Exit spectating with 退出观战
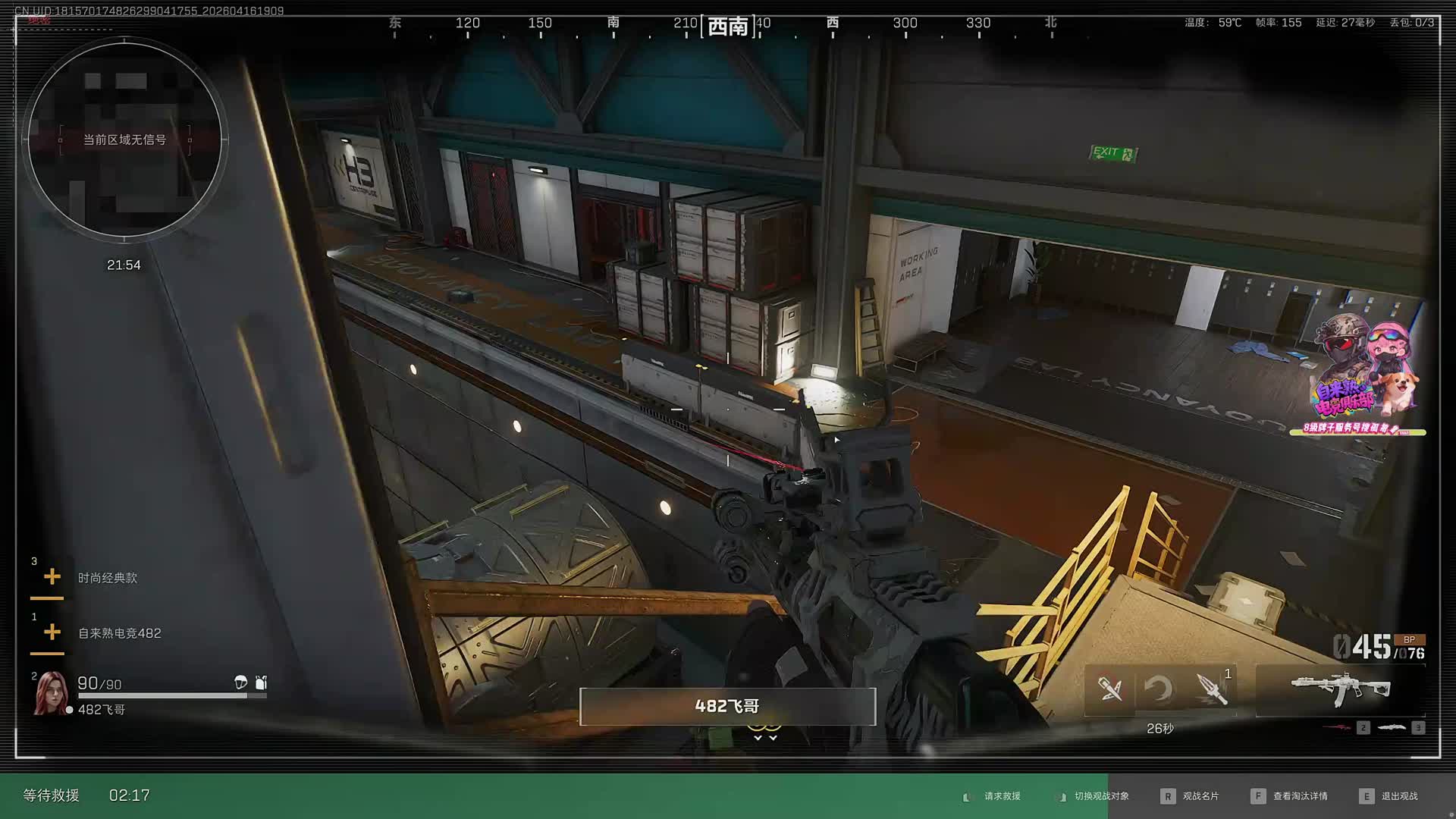 1398,796
